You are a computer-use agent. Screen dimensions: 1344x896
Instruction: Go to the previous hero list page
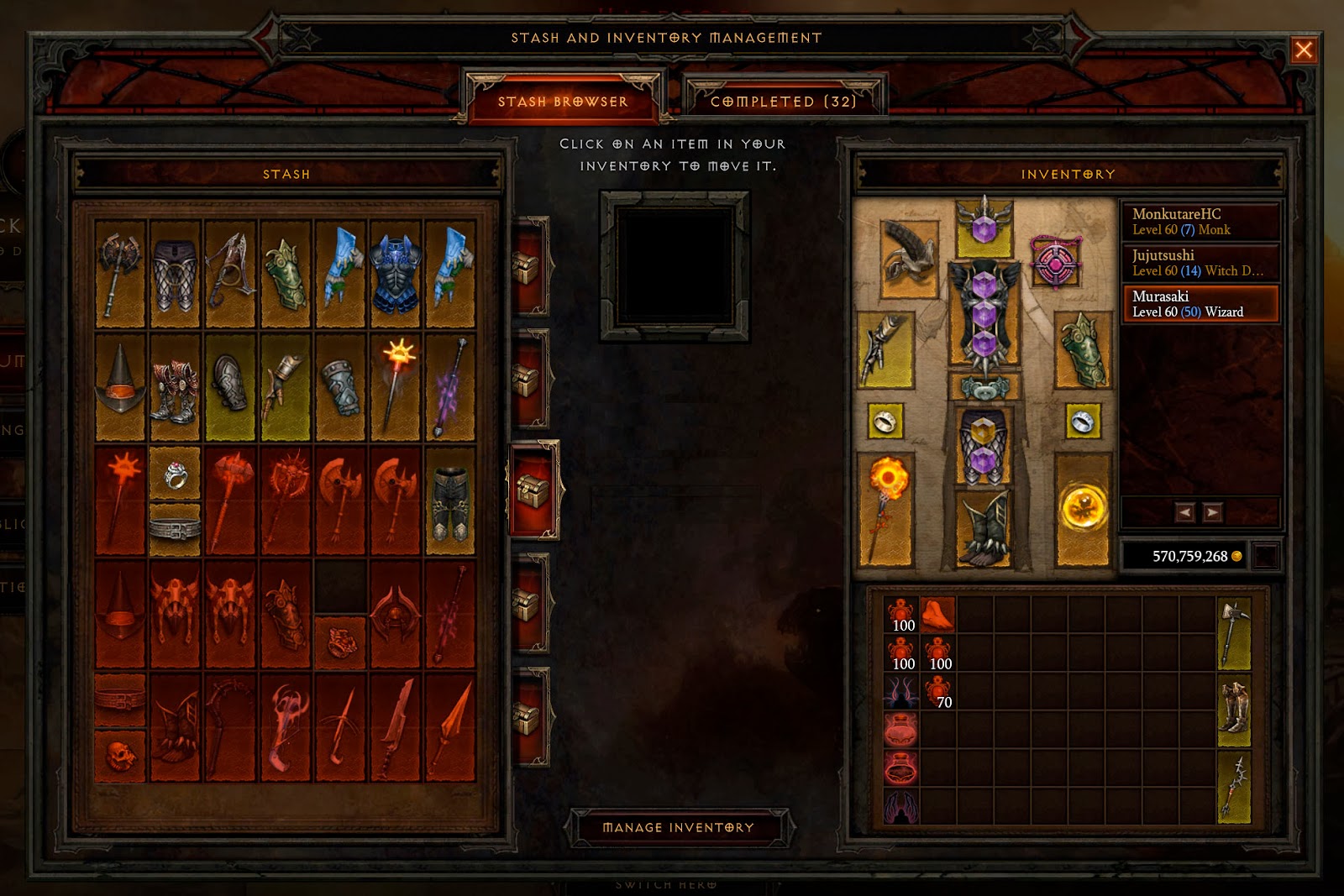pyautogui.click(x=1184, y=512)
